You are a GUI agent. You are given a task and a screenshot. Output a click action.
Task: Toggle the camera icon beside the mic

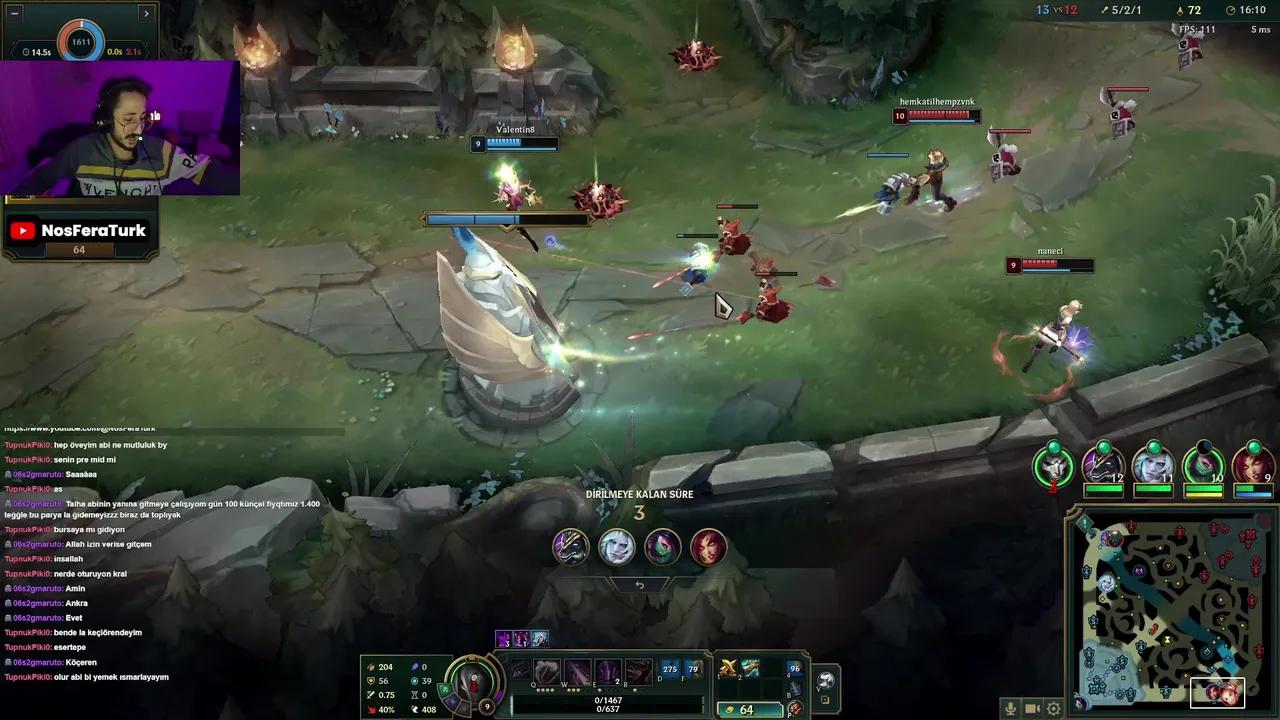[1032, 708]
